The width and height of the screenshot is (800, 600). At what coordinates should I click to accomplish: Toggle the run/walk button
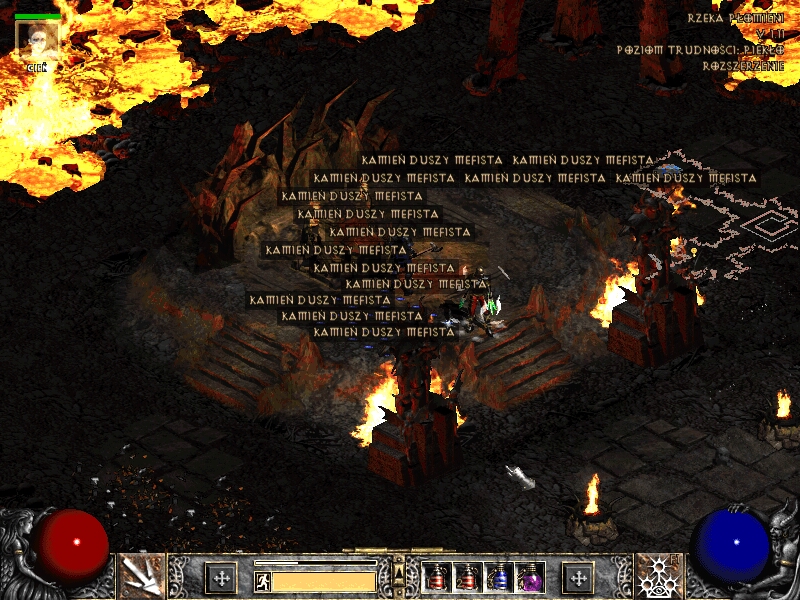tap(262, 580)
